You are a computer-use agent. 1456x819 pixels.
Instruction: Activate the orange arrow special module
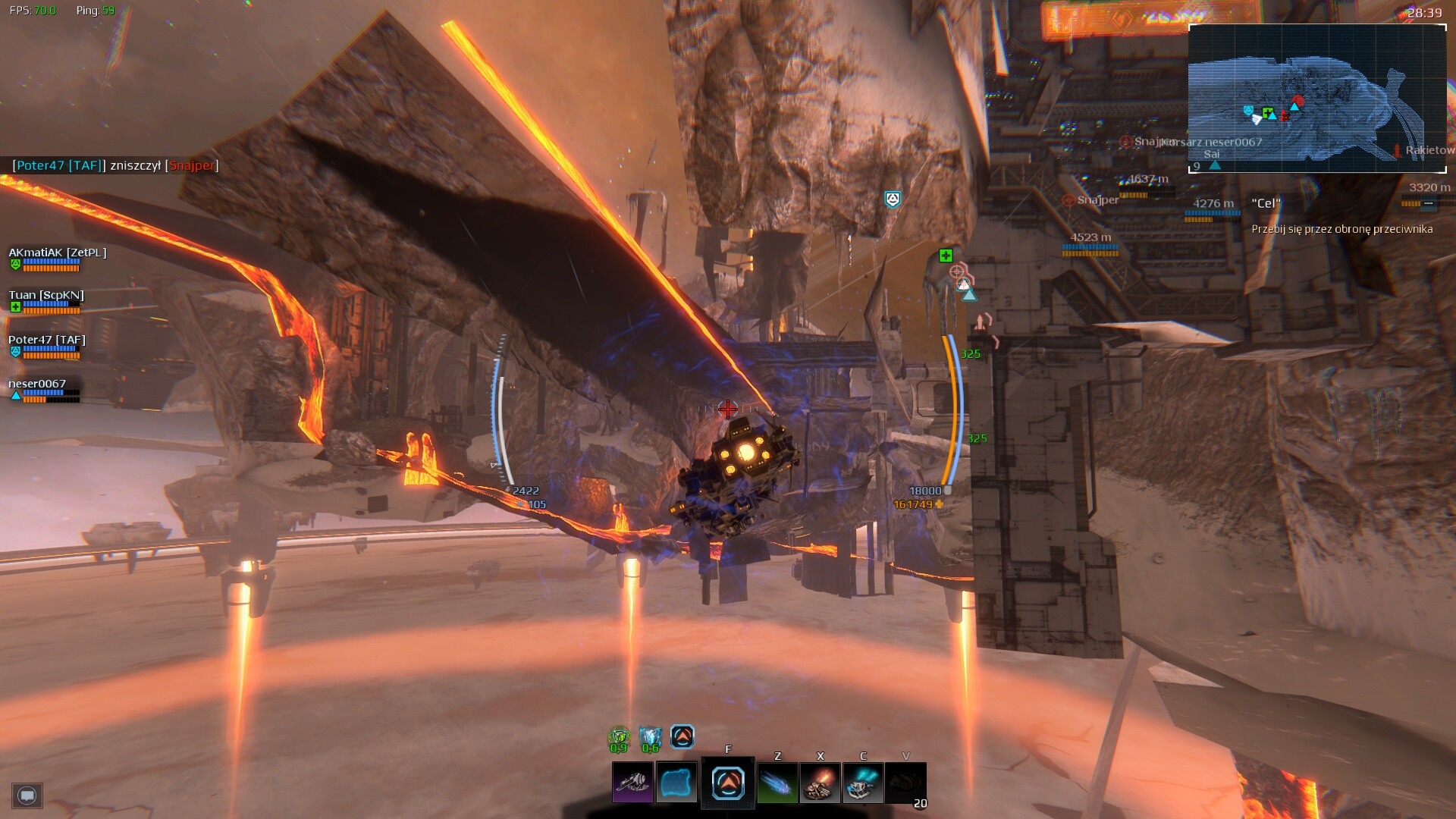click(728, 783)
